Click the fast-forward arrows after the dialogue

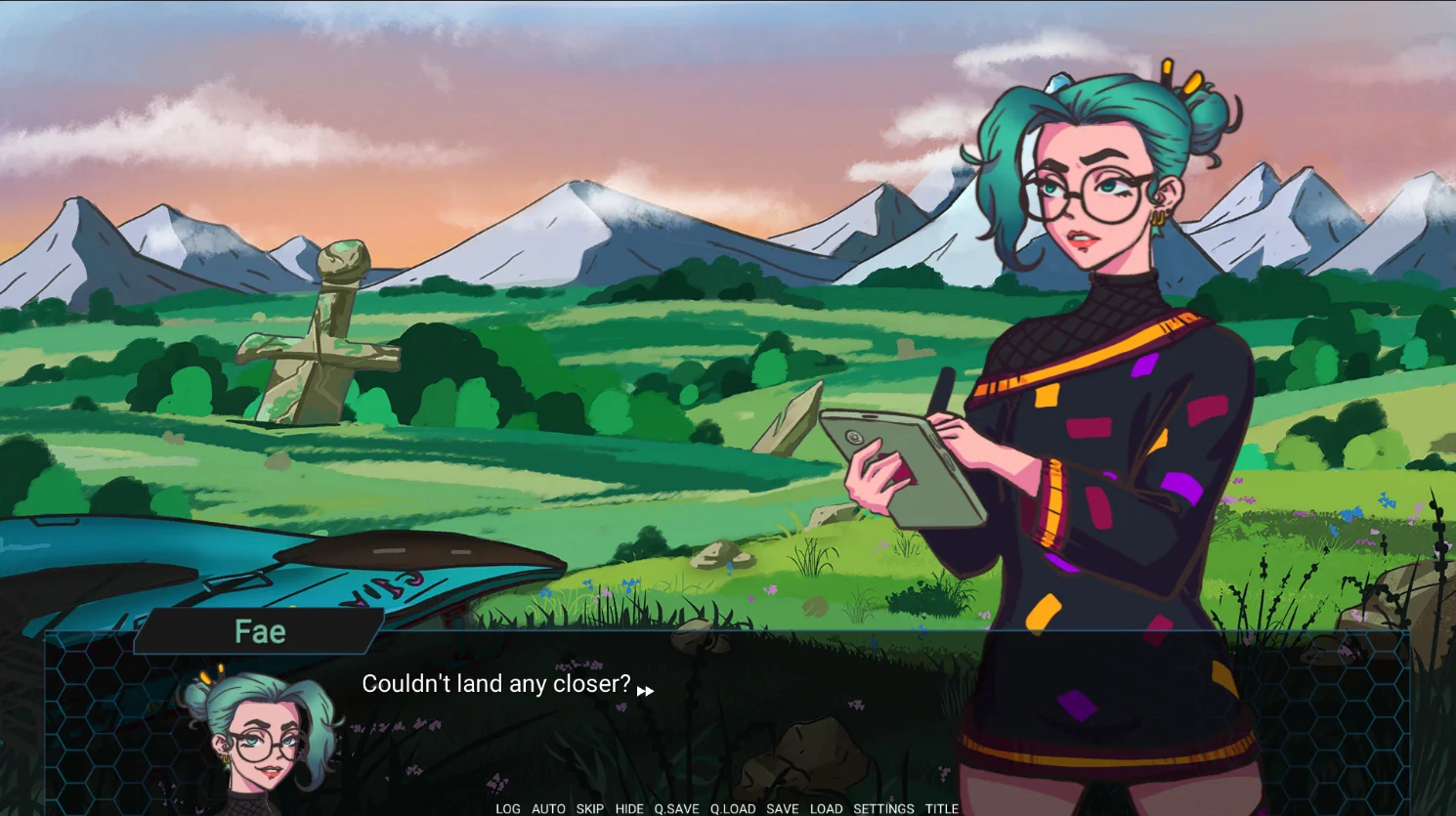(x=645, y=692)
